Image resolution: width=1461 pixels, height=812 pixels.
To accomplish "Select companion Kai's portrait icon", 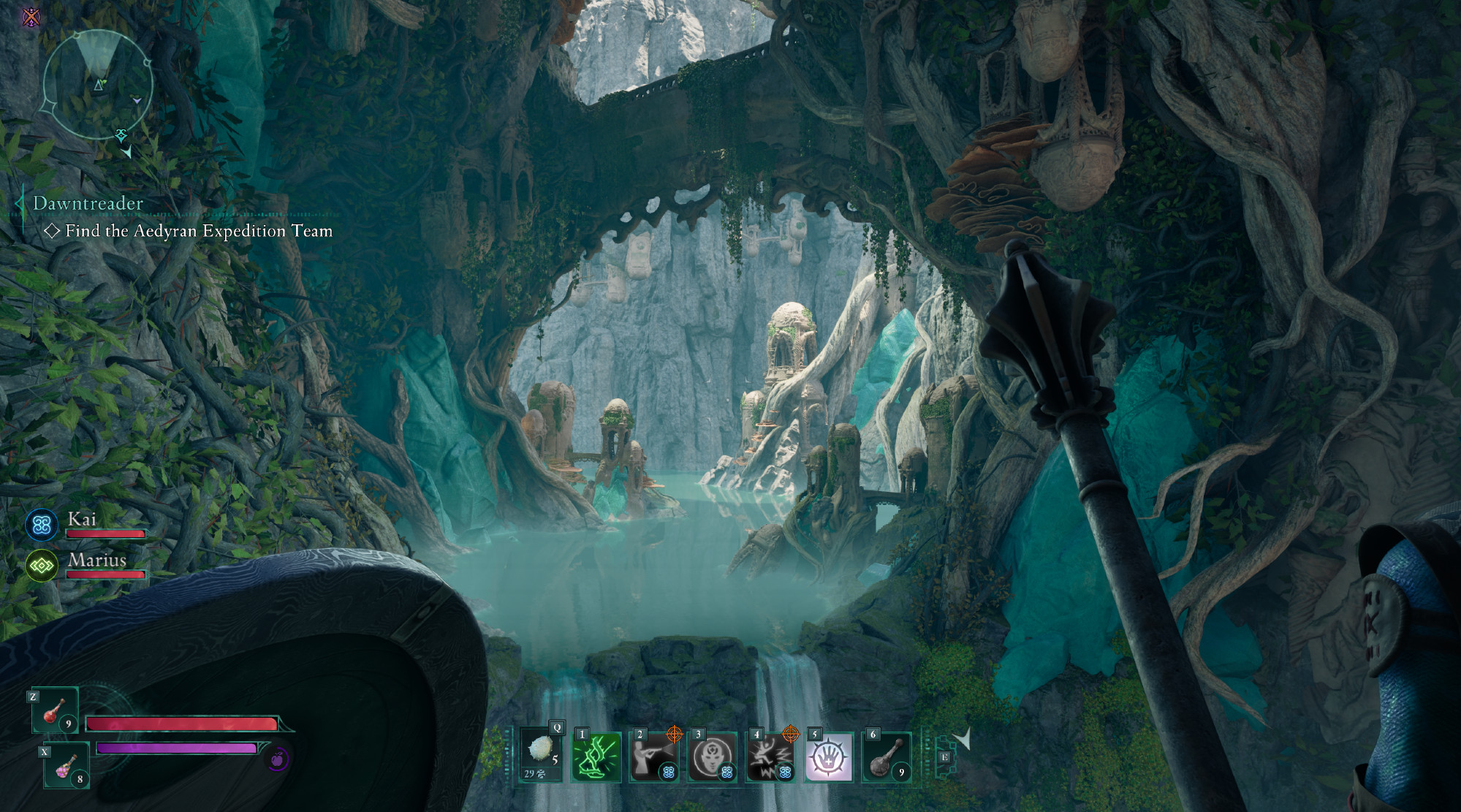I will 42,525.
